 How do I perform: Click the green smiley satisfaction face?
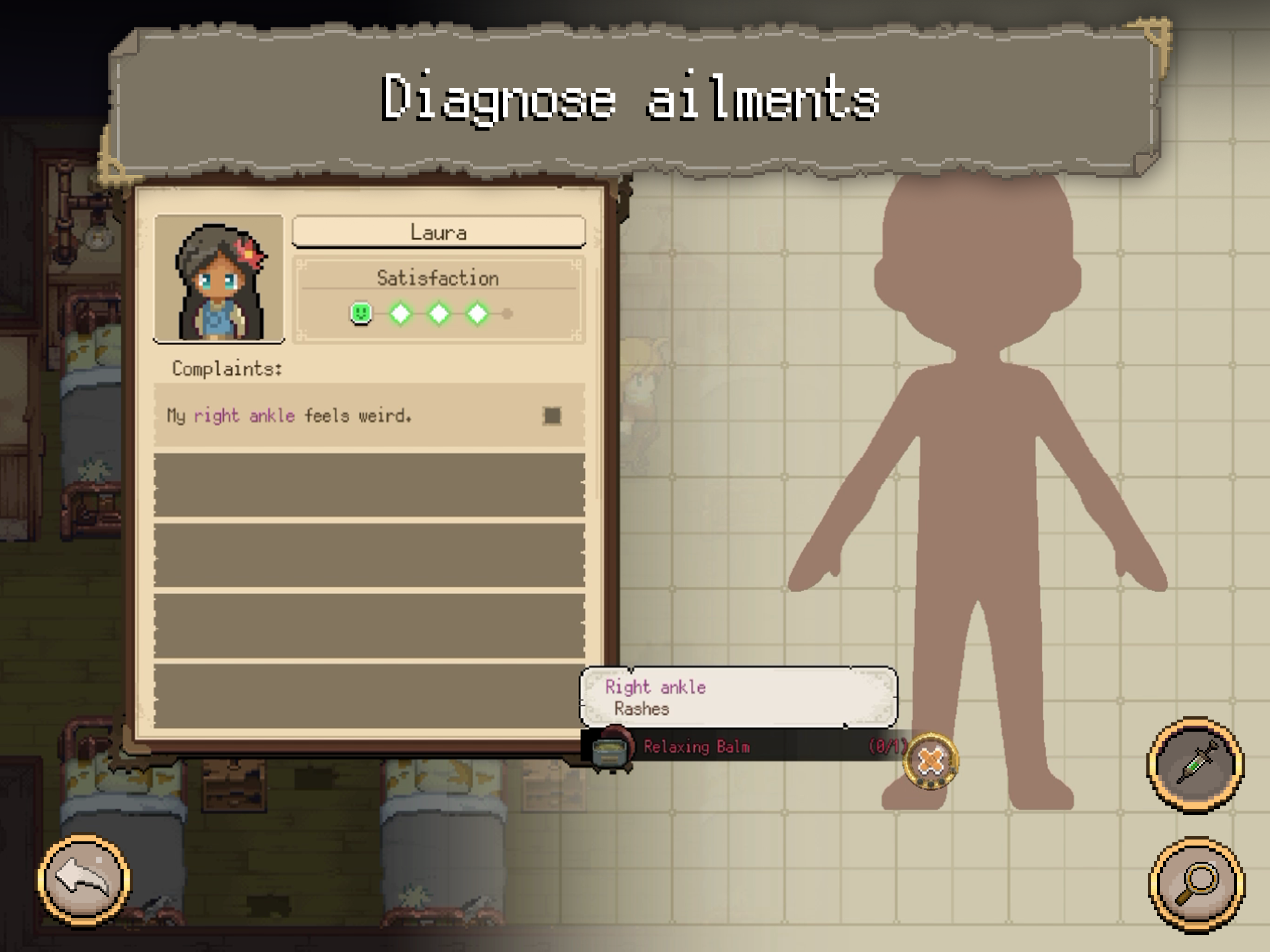click(x=361, y=313)
